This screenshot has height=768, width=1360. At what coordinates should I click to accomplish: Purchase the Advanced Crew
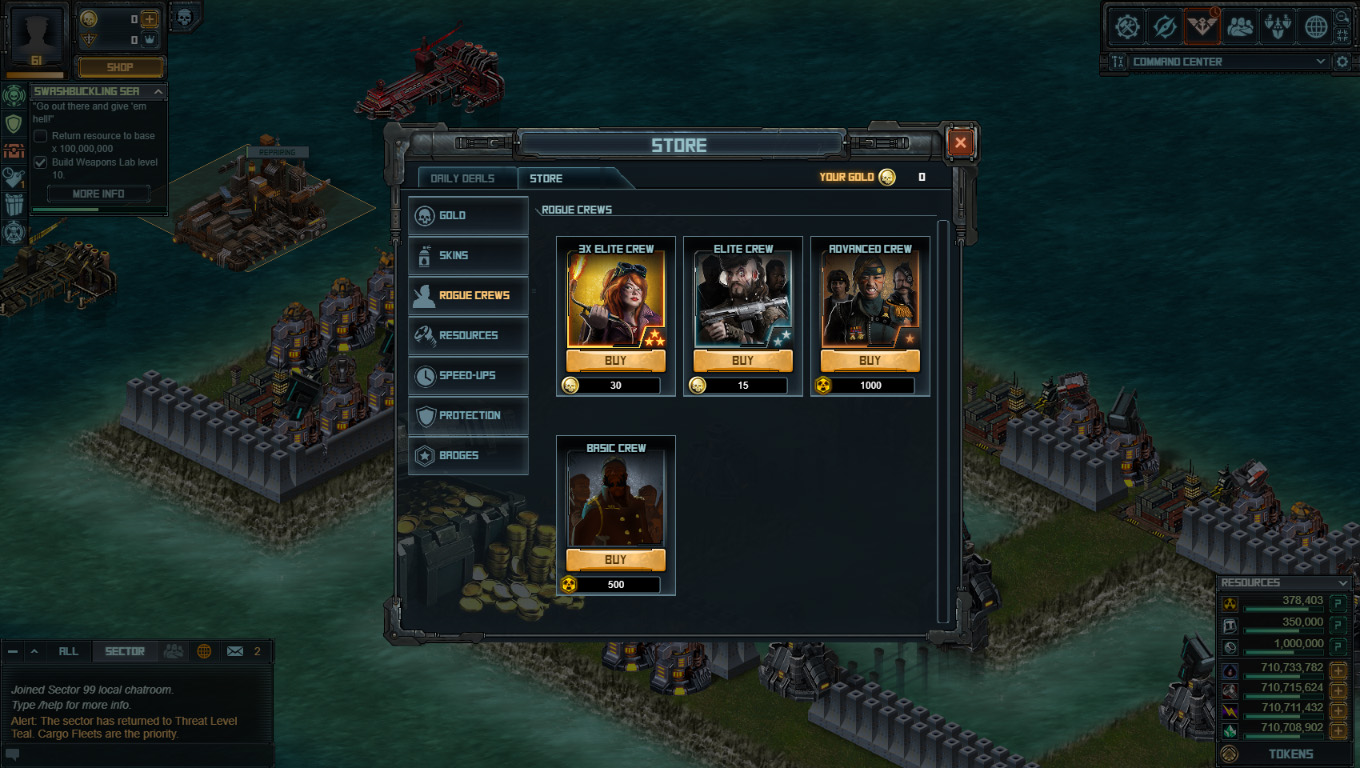pyautogui.click(x=870, y=360)
